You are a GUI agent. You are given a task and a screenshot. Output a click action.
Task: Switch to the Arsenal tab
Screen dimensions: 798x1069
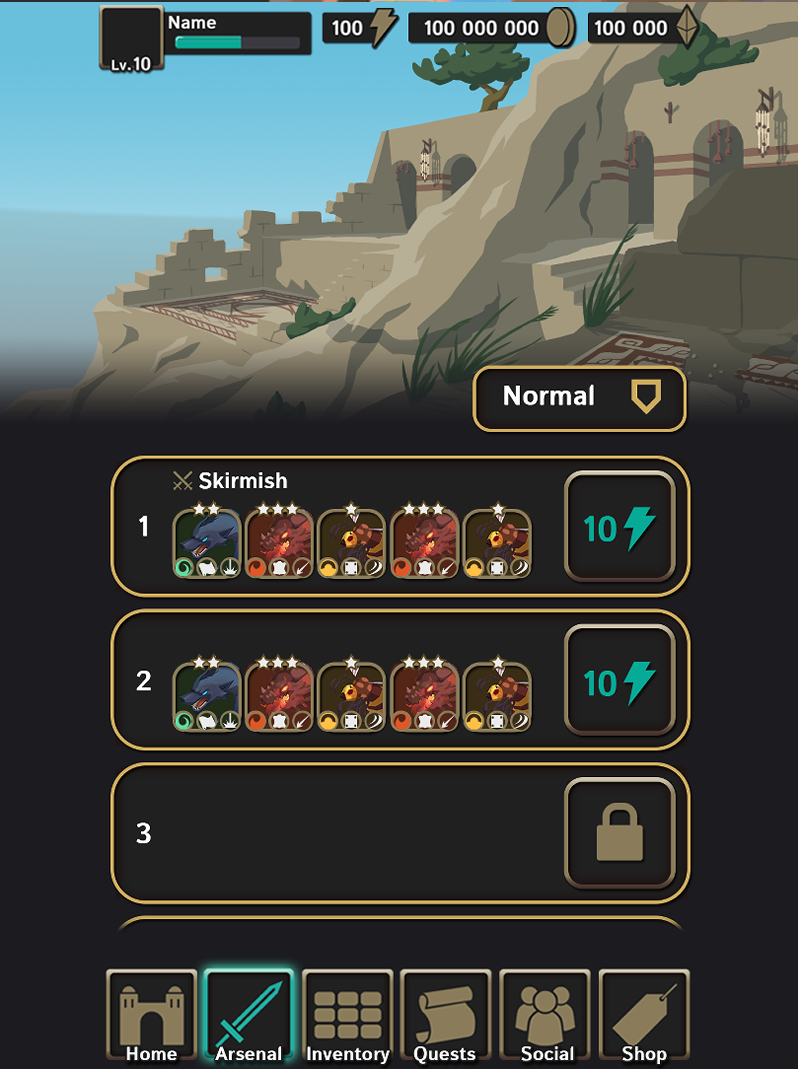click(249, 1015)
